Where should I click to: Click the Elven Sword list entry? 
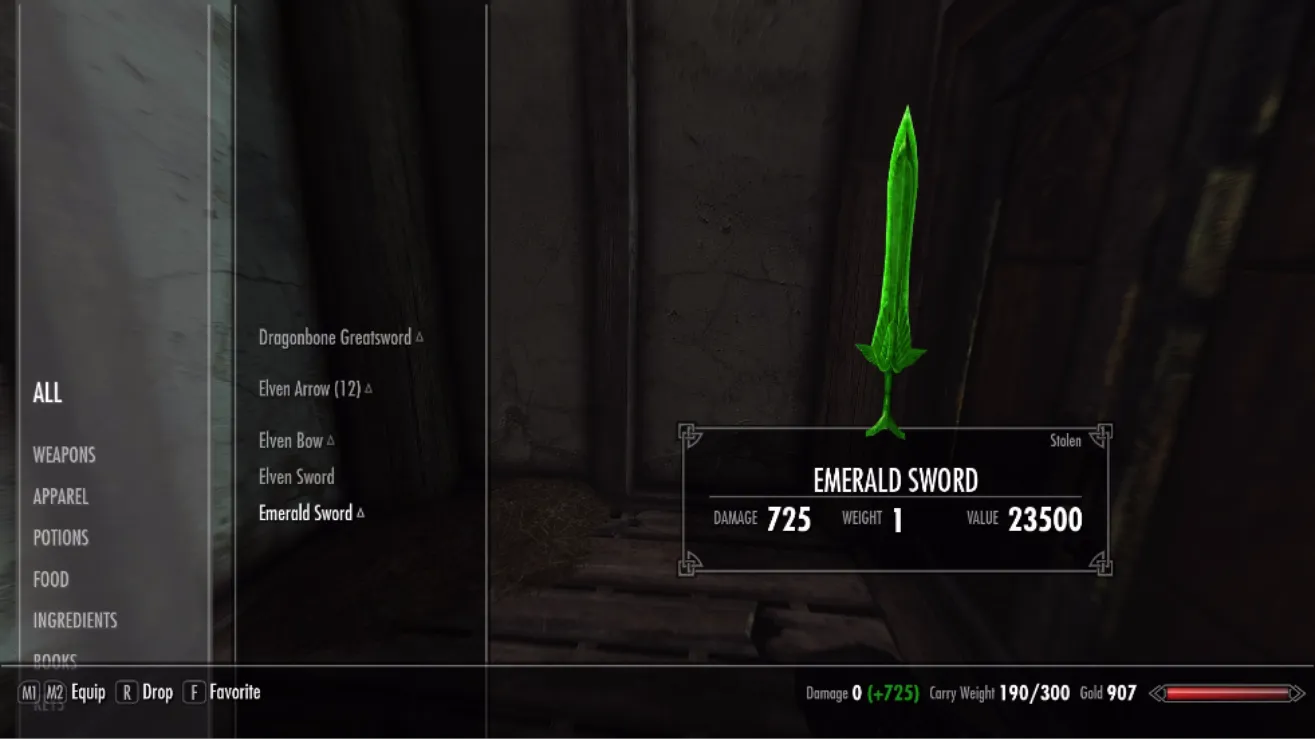click(x=296, y=477)
